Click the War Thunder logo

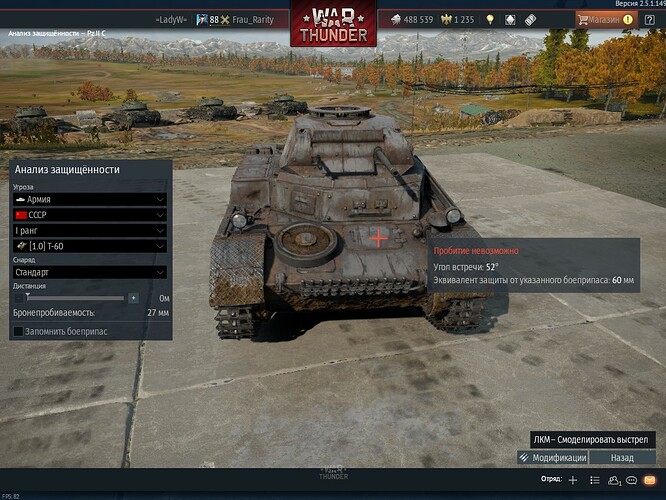[x=333, y=24]
